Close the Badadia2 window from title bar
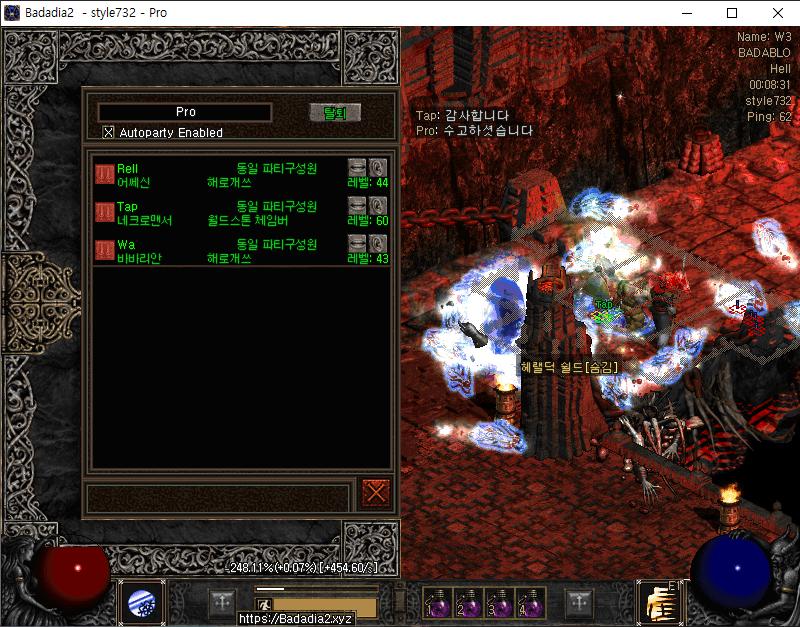This screenshot has height=627, width=800. (x=777, y=13)
